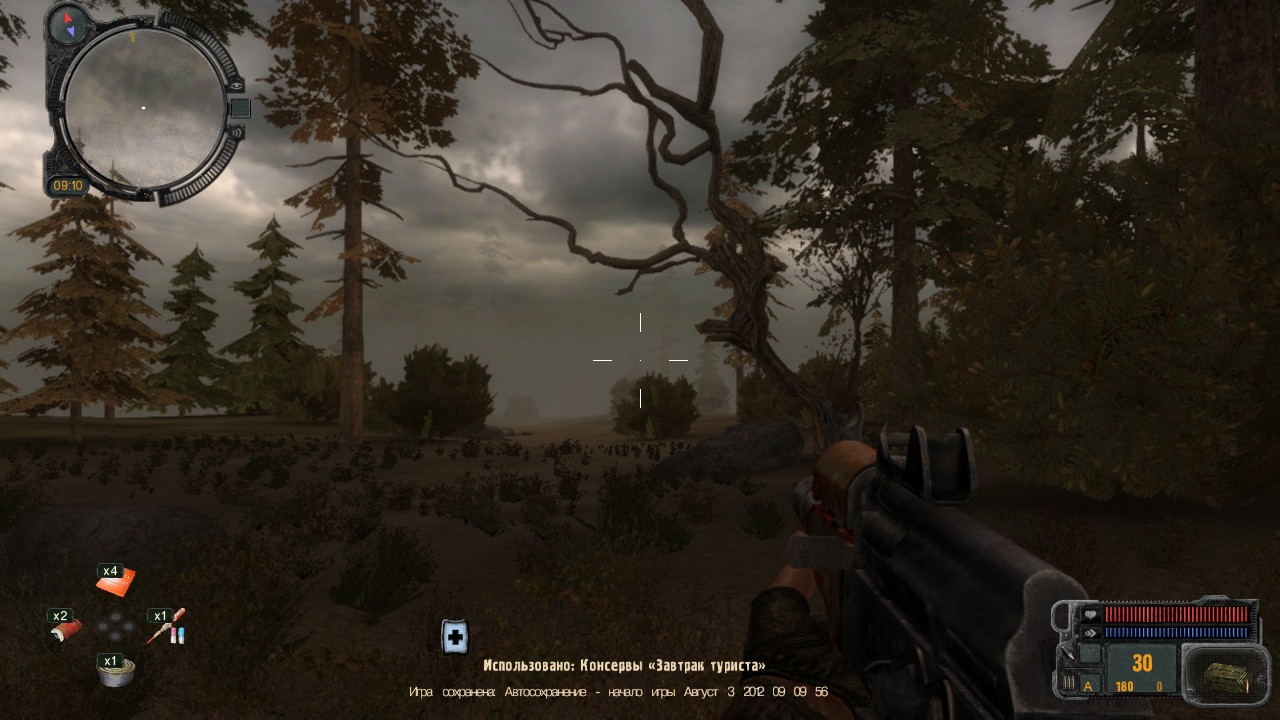Click the circular minimap
Image resolution: width=1280 pixels, height=720 pixels.
pyautogui.click(x=143, y=107)
